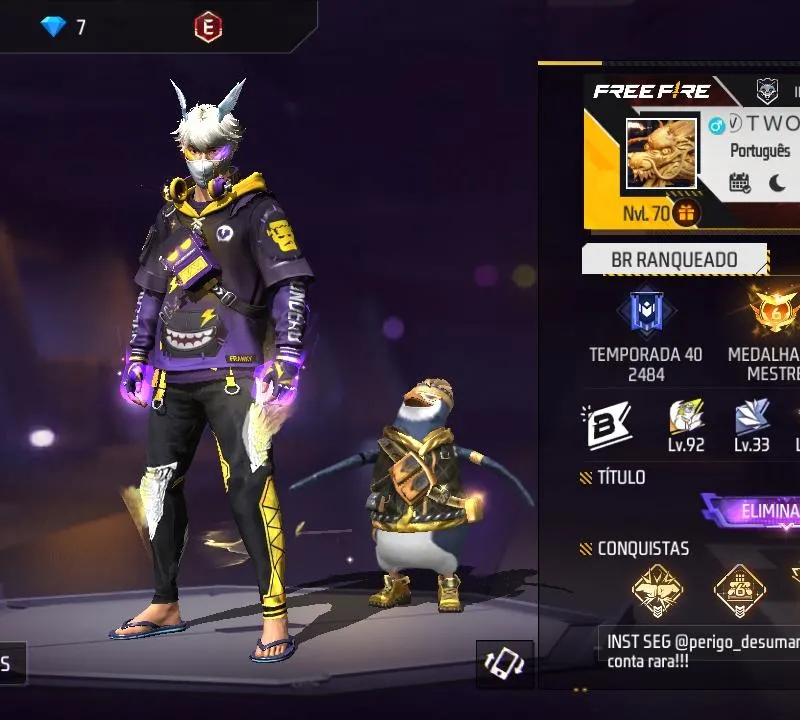
Task: Click the red hexagon E badge
Action: 208,27
